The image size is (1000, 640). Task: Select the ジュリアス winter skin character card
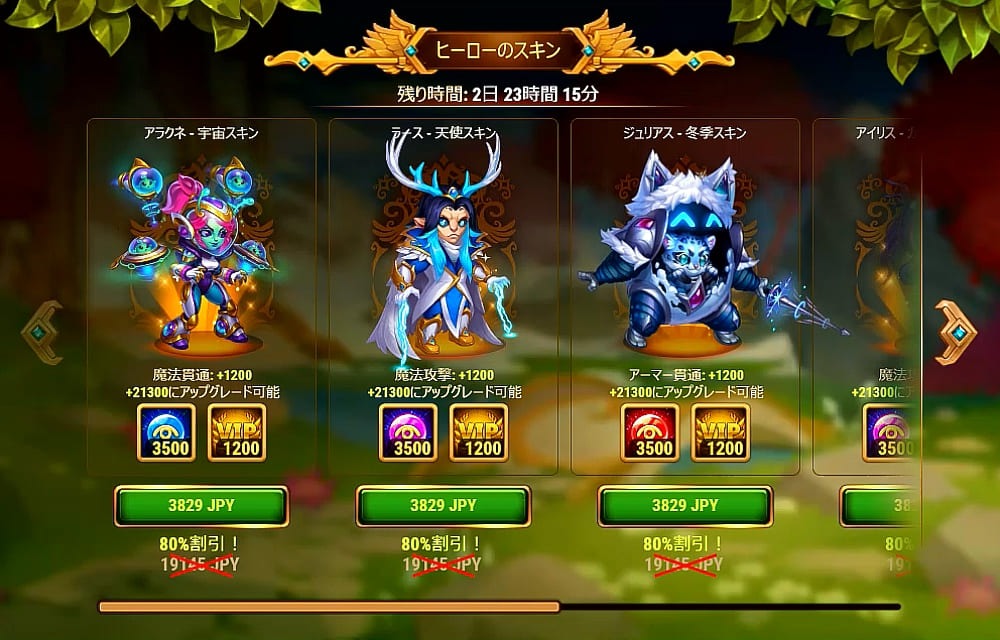(685, 260)
